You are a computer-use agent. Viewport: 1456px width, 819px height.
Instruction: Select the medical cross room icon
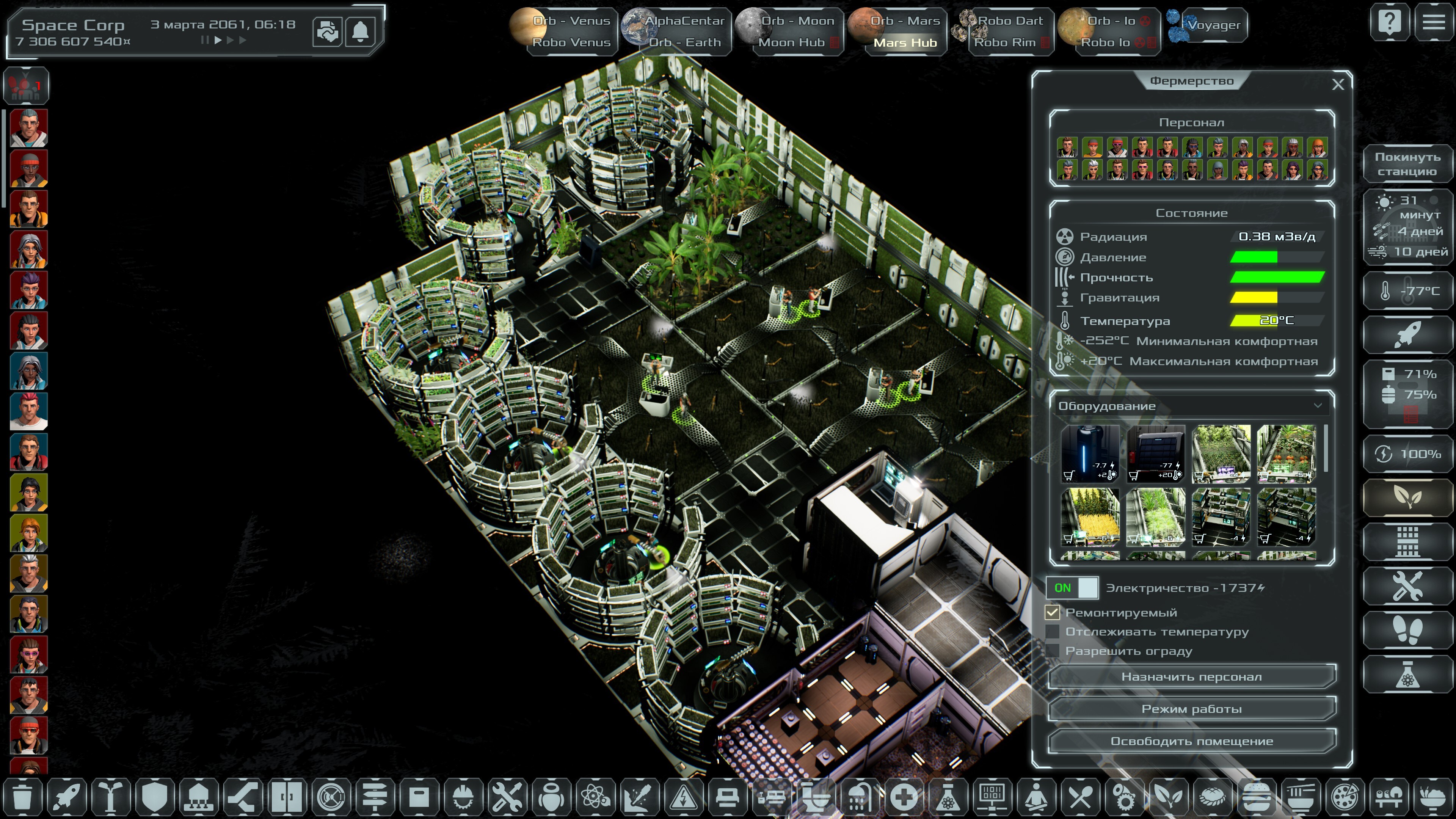pyautogui.click(x=903, y=798)
